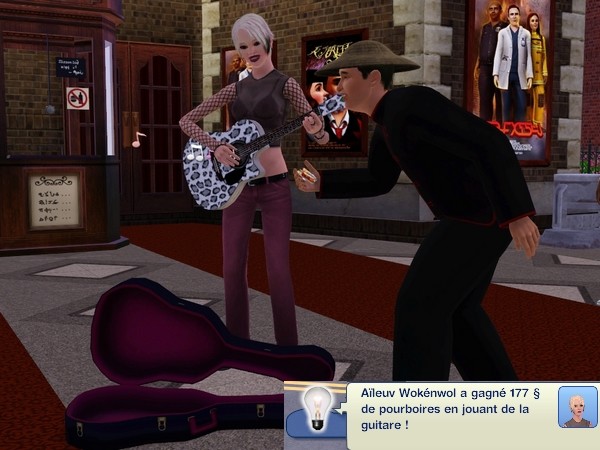Click the Sim portrait in the tip notification
This screenshot has height=450, width=600.
point(576,406)
